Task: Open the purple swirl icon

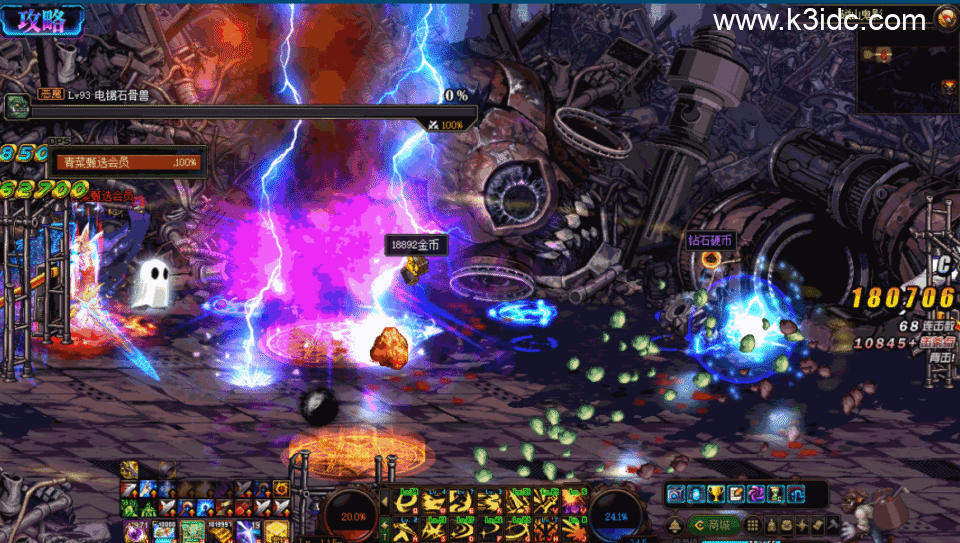Action: click(755, 493)
